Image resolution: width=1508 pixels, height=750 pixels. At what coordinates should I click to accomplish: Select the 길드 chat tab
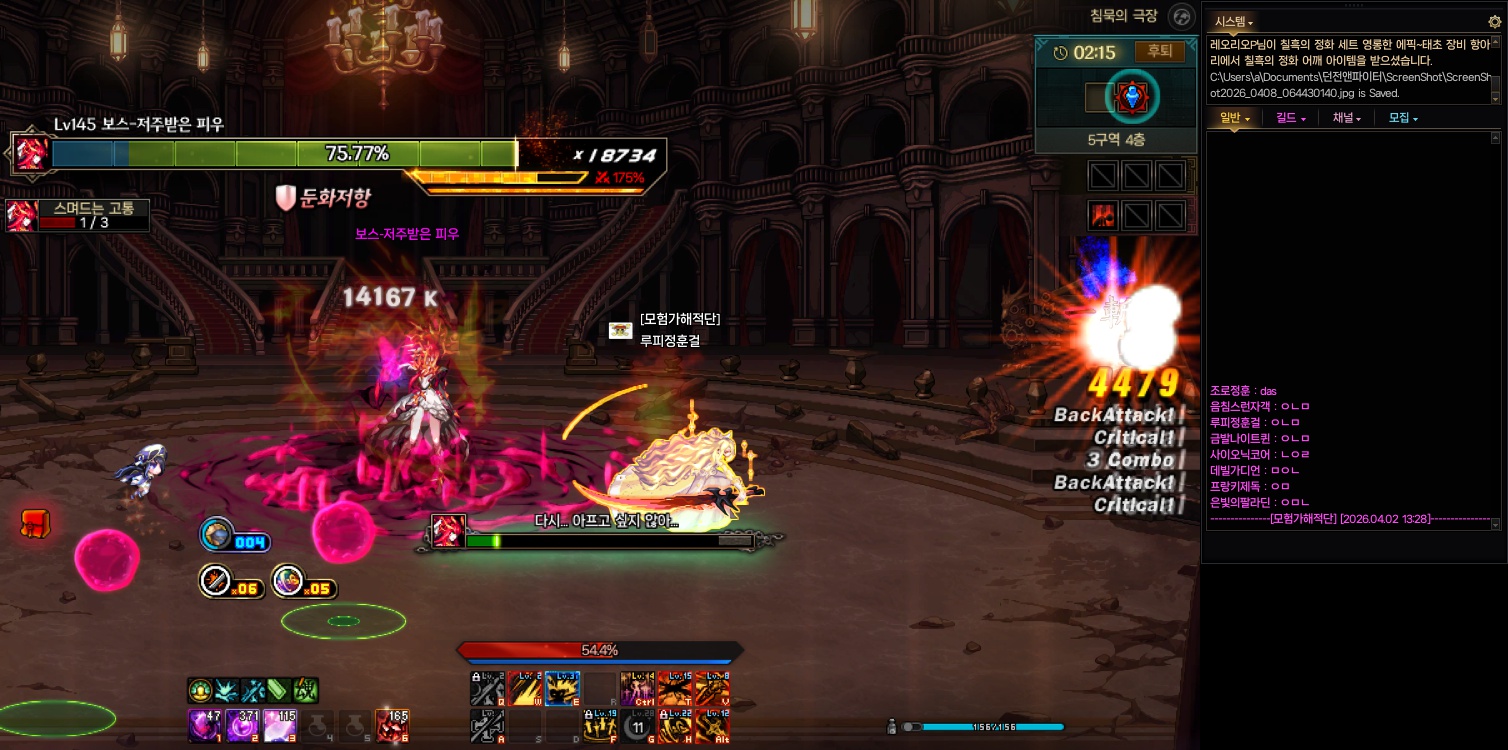coord(1291,118)
